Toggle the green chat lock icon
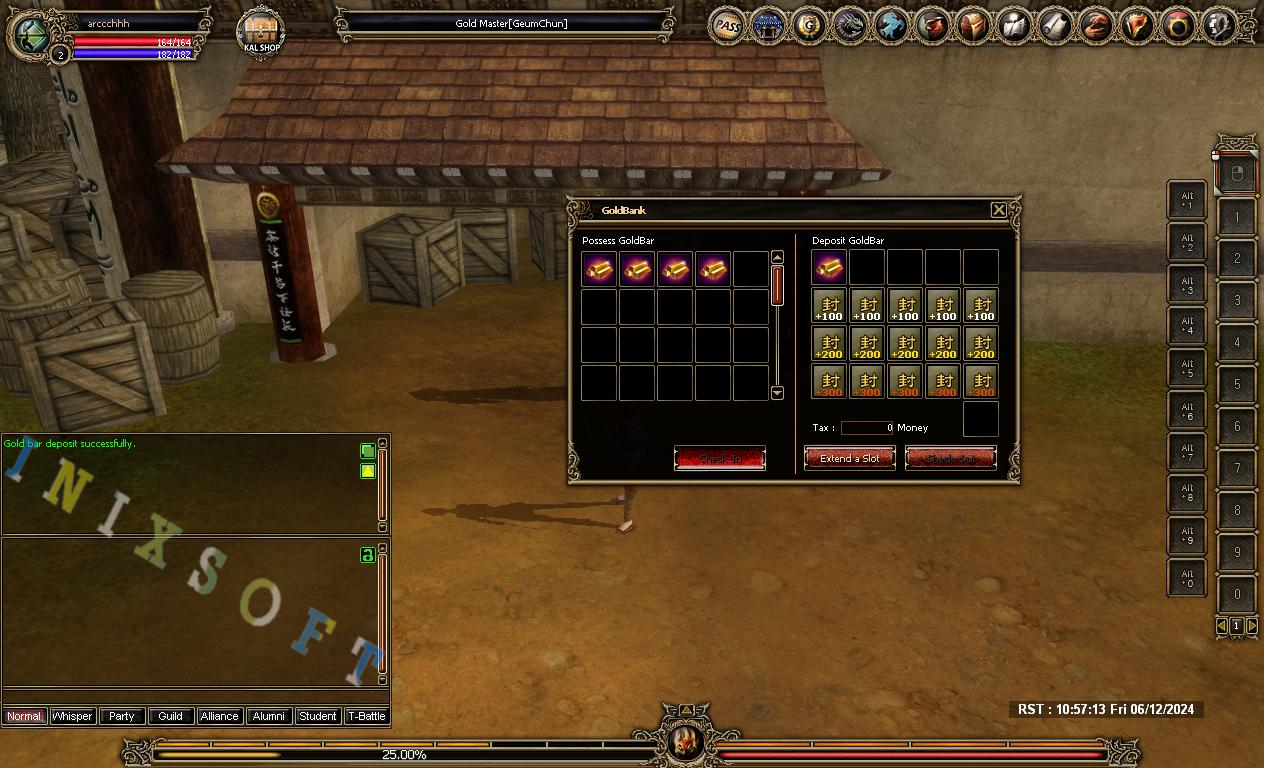Screen dimensions: 1264x768 [x=367, y=555]
